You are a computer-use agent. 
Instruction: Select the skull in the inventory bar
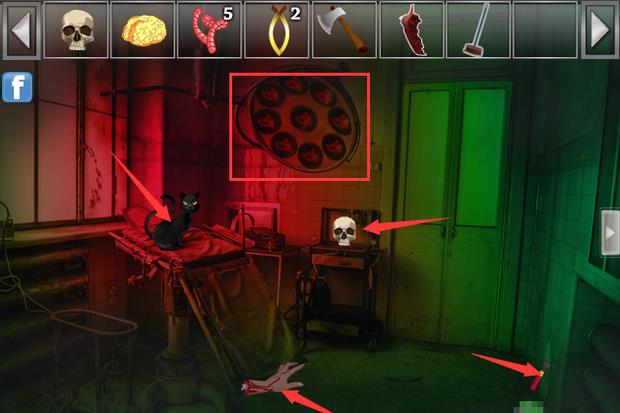pos(75,30)
